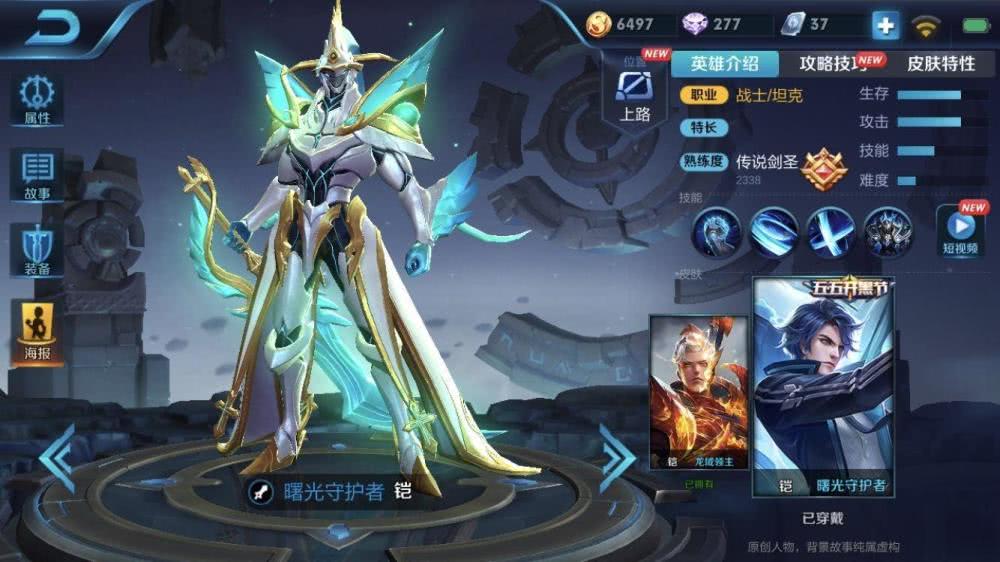The height and width of the screenshot is (562, 1000).
Task: Open the 属性 attributes panel
Action: point(37,100)
